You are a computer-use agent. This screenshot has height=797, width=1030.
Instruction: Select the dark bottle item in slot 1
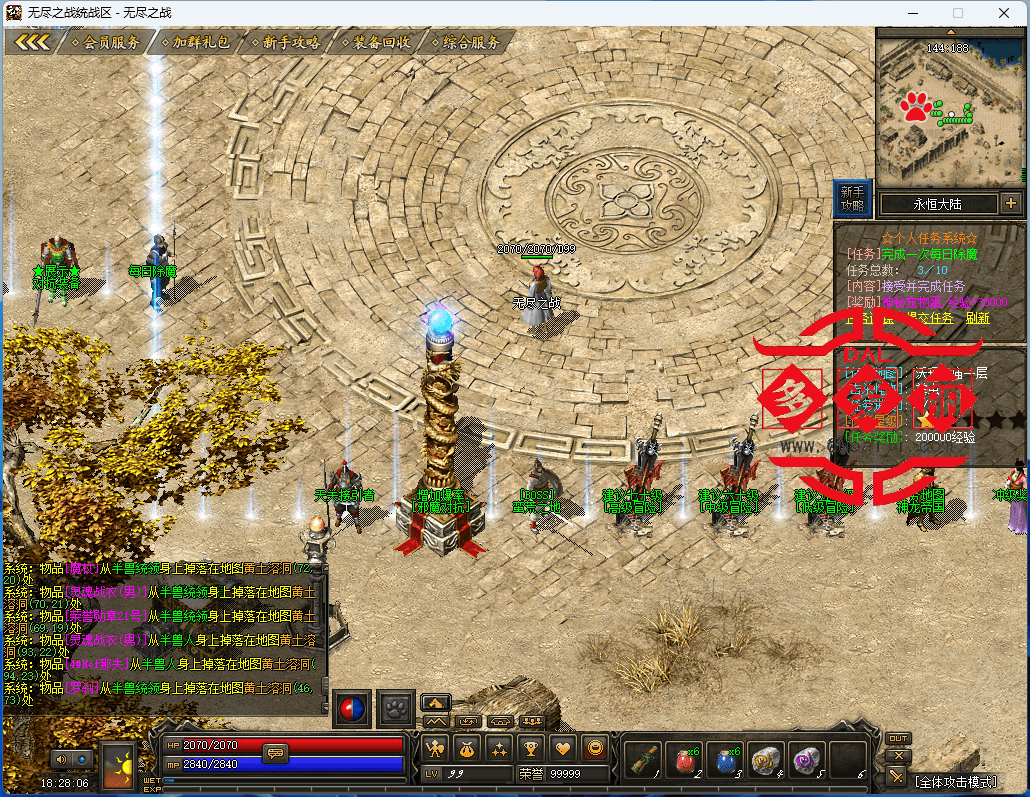pyautogui.click(x=645, y=760)
